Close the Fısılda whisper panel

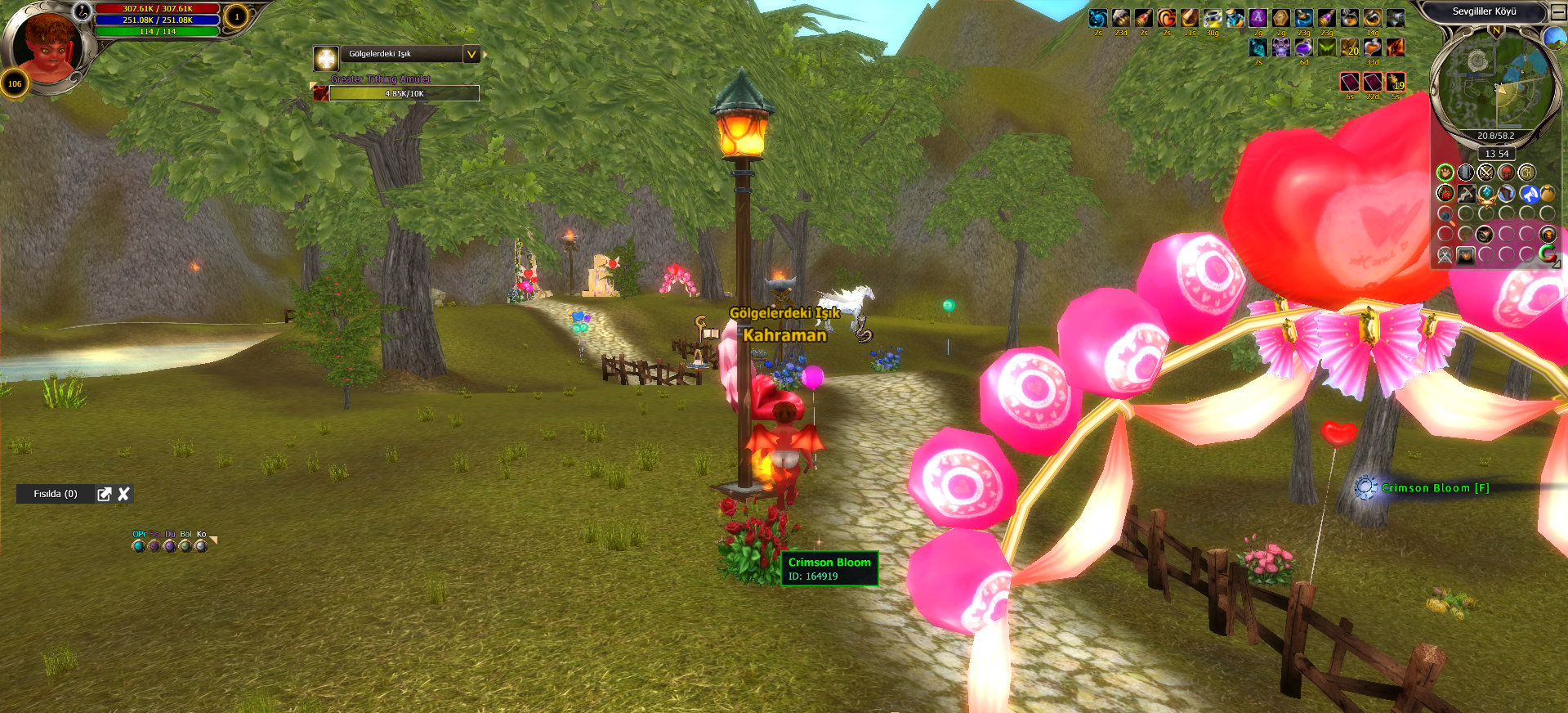124,494
